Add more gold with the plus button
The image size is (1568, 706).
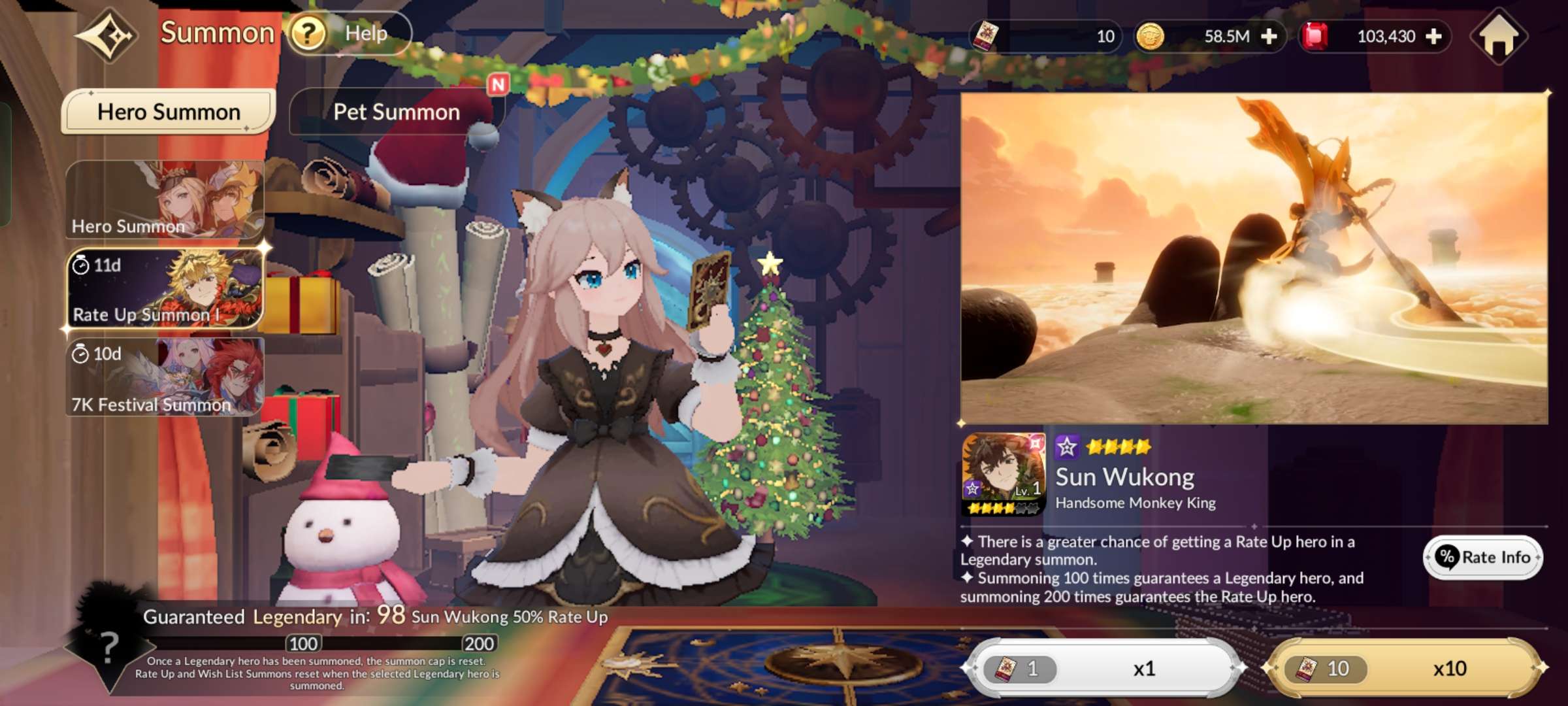tap(1269, 36)
